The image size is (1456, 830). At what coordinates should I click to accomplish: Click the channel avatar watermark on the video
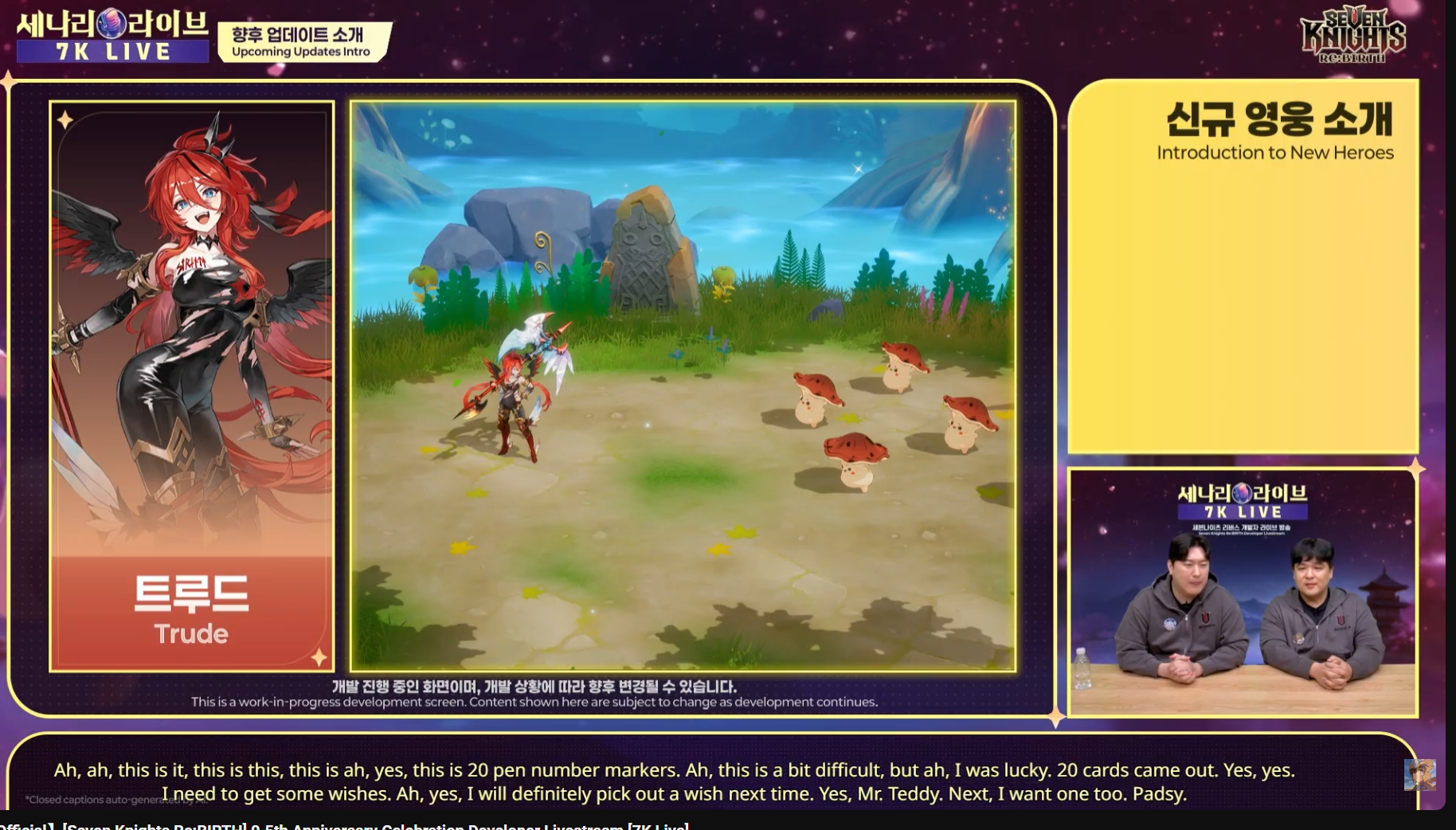pos(1419,774)
